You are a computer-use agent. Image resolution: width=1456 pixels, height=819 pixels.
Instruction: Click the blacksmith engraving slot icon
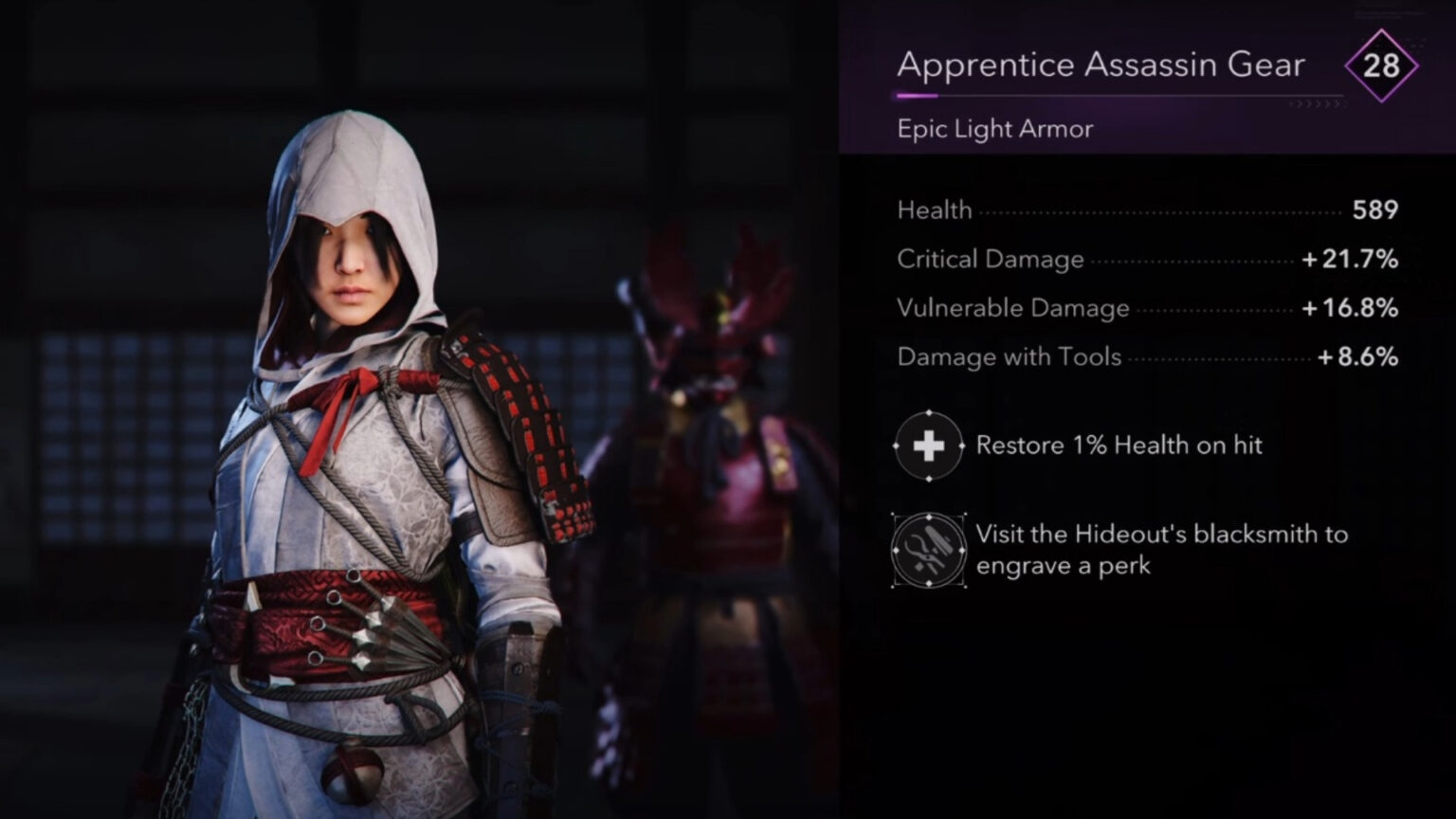coord(929,550)
